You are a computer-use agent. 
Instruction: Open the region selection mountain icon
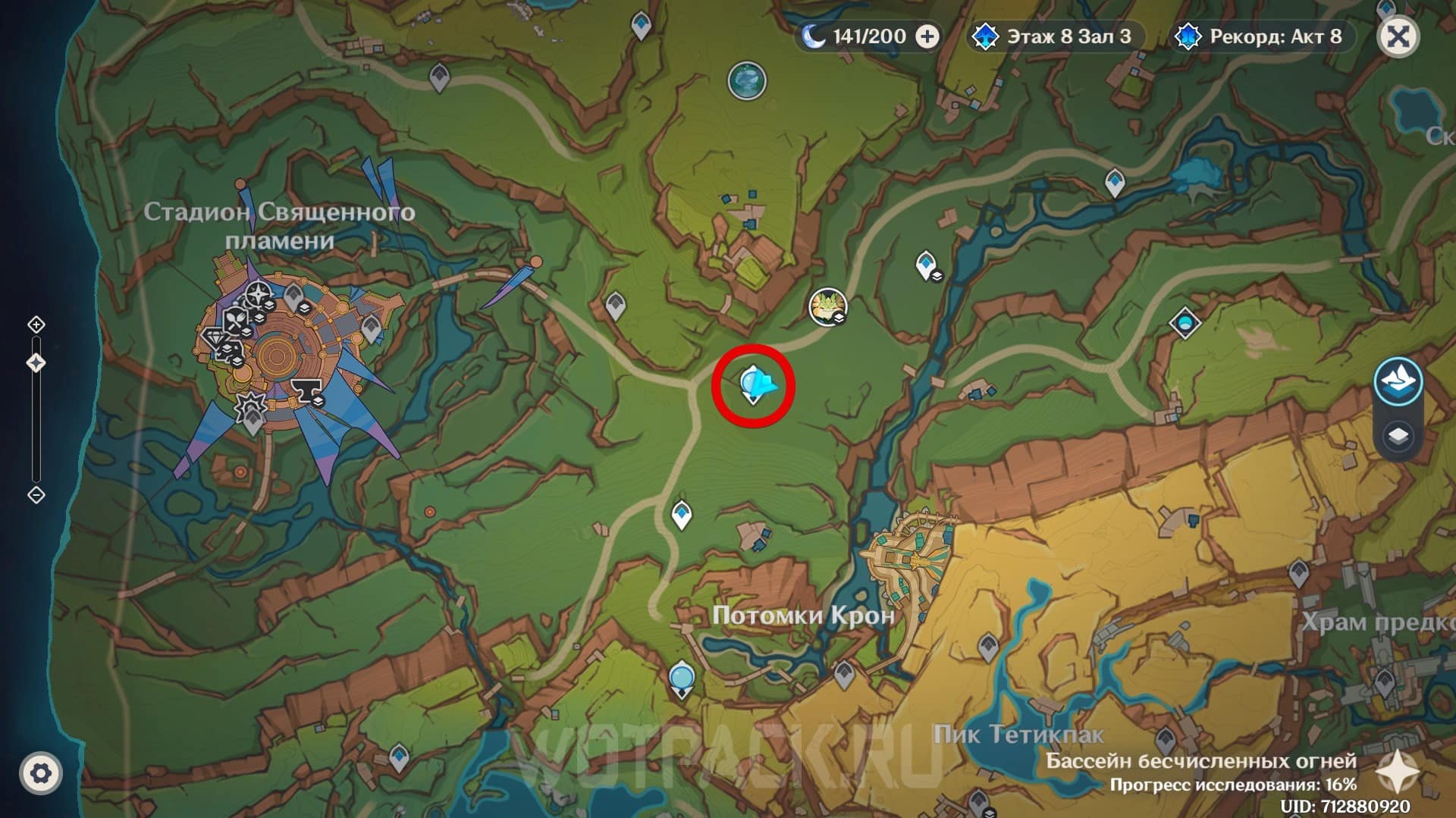(x=1398, y=381)
